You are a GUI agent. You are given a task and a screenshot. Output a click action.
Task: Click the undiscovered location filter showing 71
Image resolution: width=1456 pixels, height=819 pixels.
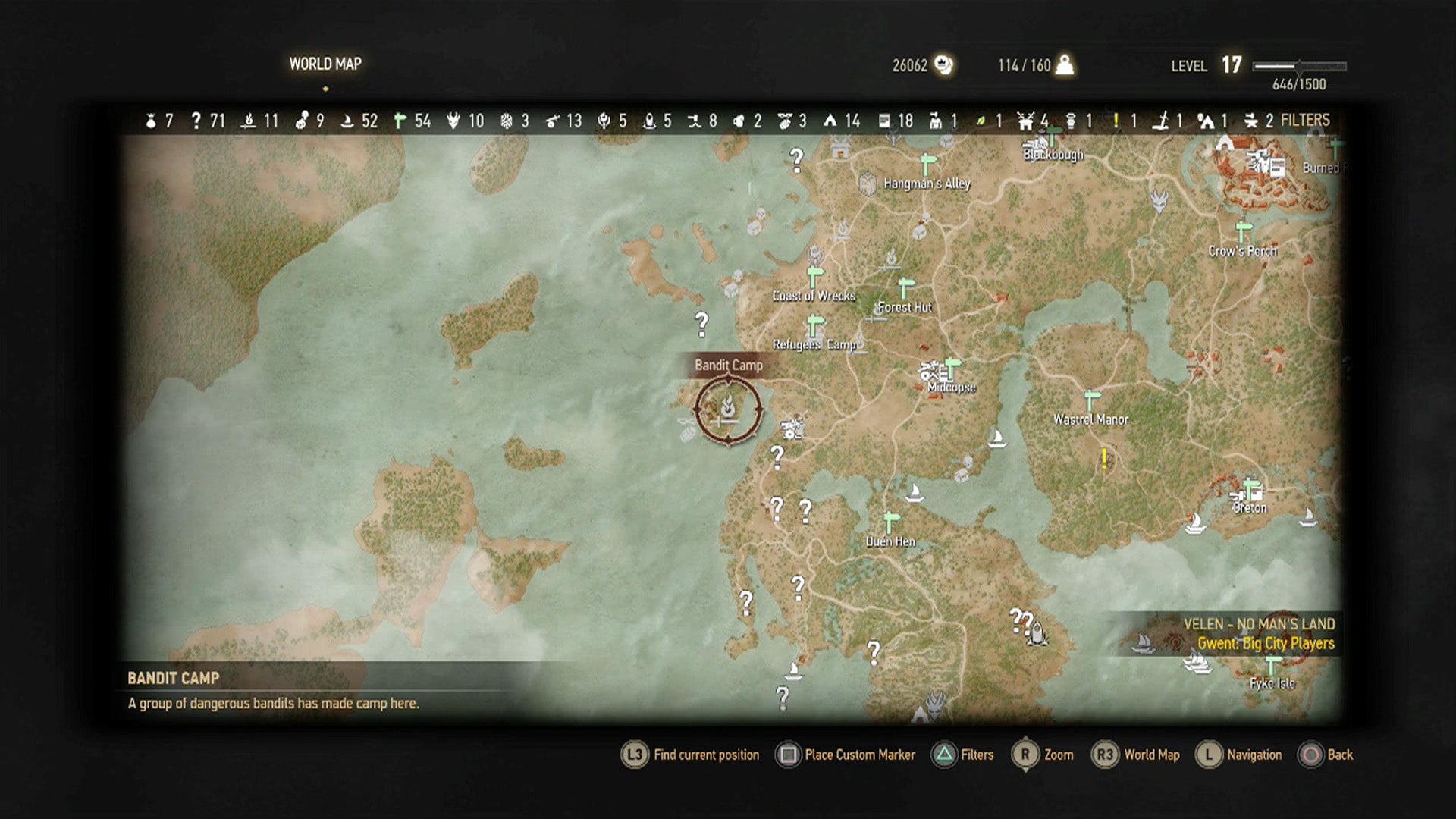coord(196,120)
